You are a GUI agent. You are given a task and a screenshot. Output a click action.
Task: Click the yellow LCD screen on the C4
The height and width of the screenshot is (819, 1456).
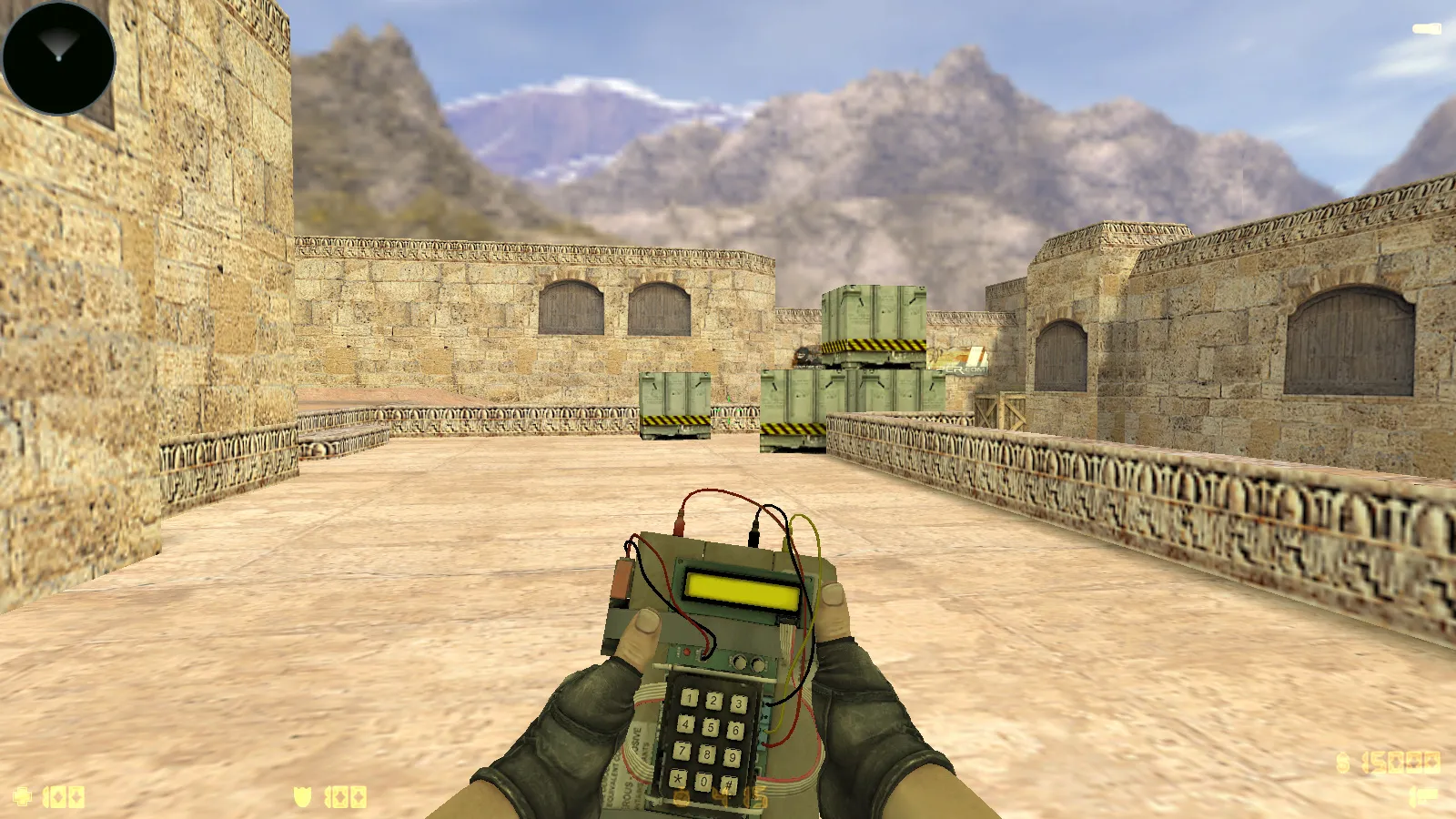coord(742,591)
